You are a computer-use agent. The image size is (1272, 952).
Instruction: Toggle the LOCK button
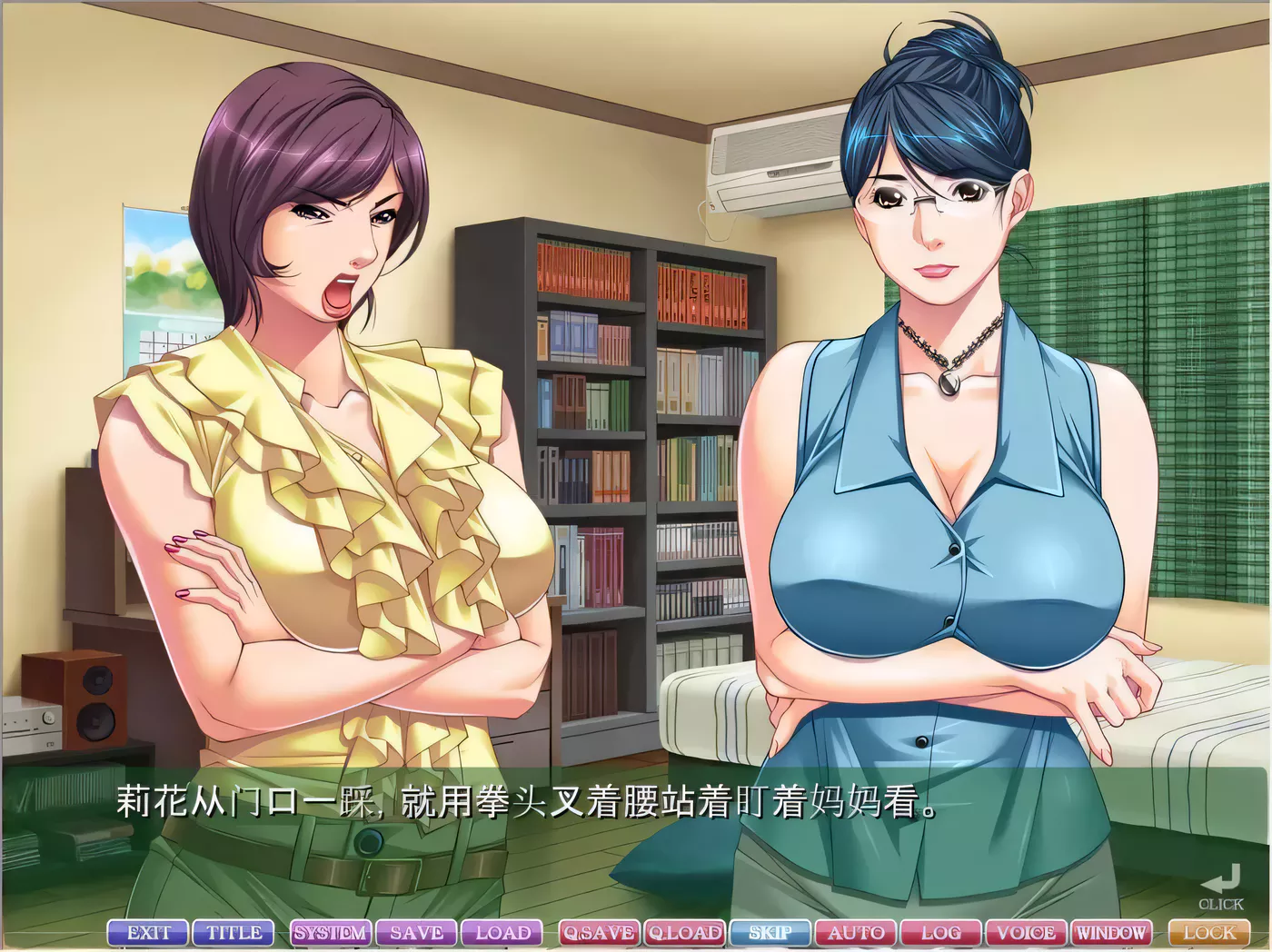pyautogui.click(x=1209, y=933)
